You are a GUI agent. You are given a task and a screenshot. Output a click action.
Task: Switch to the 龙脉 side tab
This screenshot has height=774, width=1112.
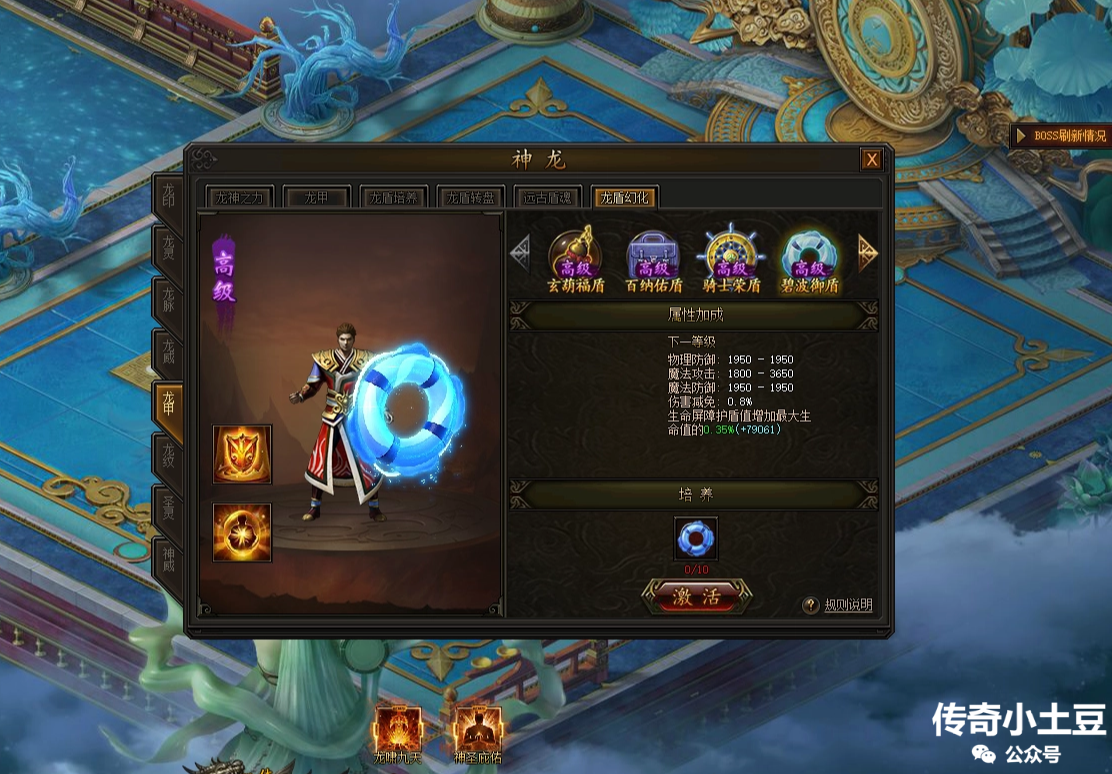click(x=167, y=302)
